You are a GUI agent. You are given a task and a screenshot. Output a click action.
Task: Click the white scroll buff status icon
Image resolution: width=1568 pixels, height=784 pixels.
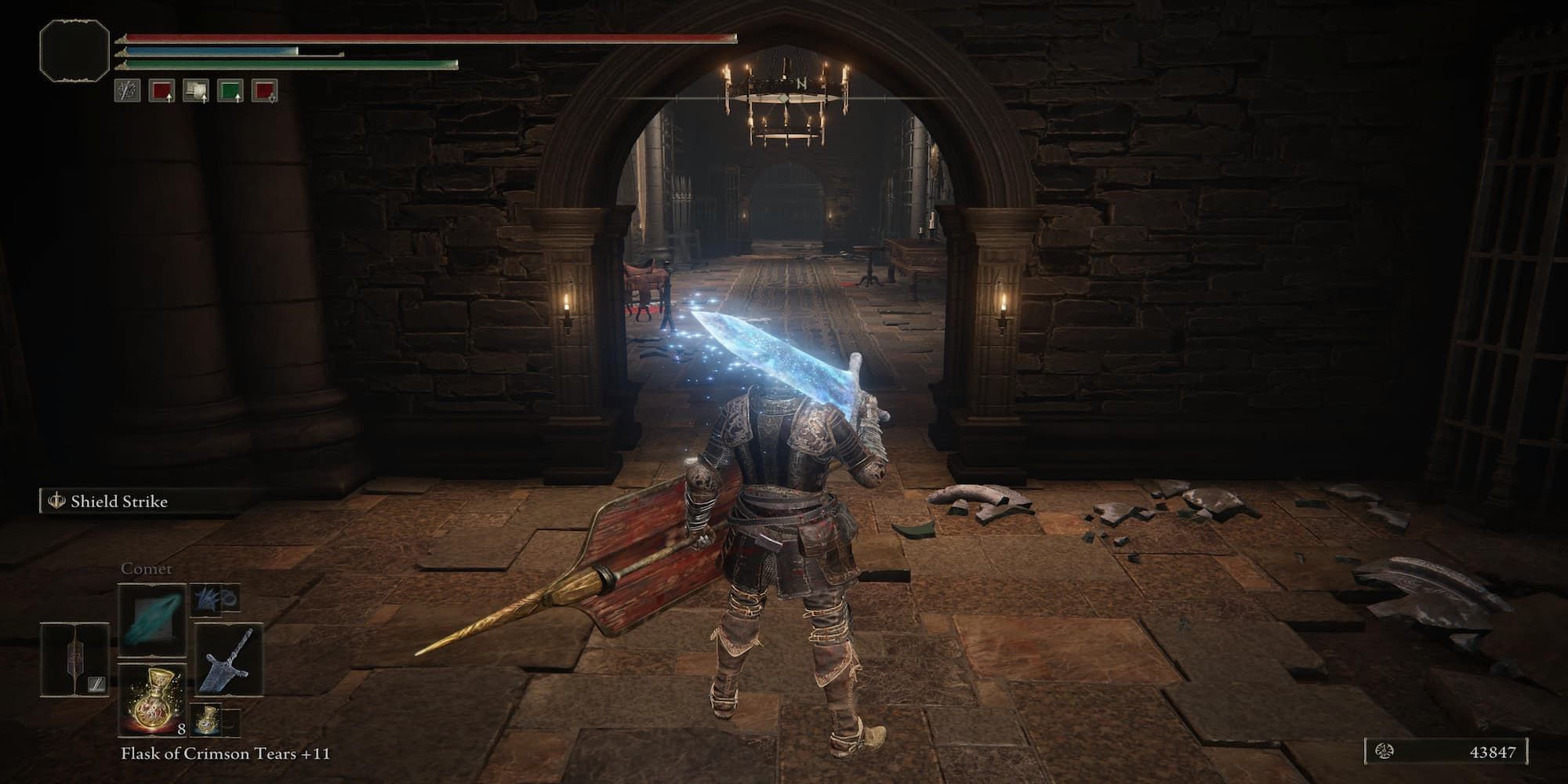point(196,91)
